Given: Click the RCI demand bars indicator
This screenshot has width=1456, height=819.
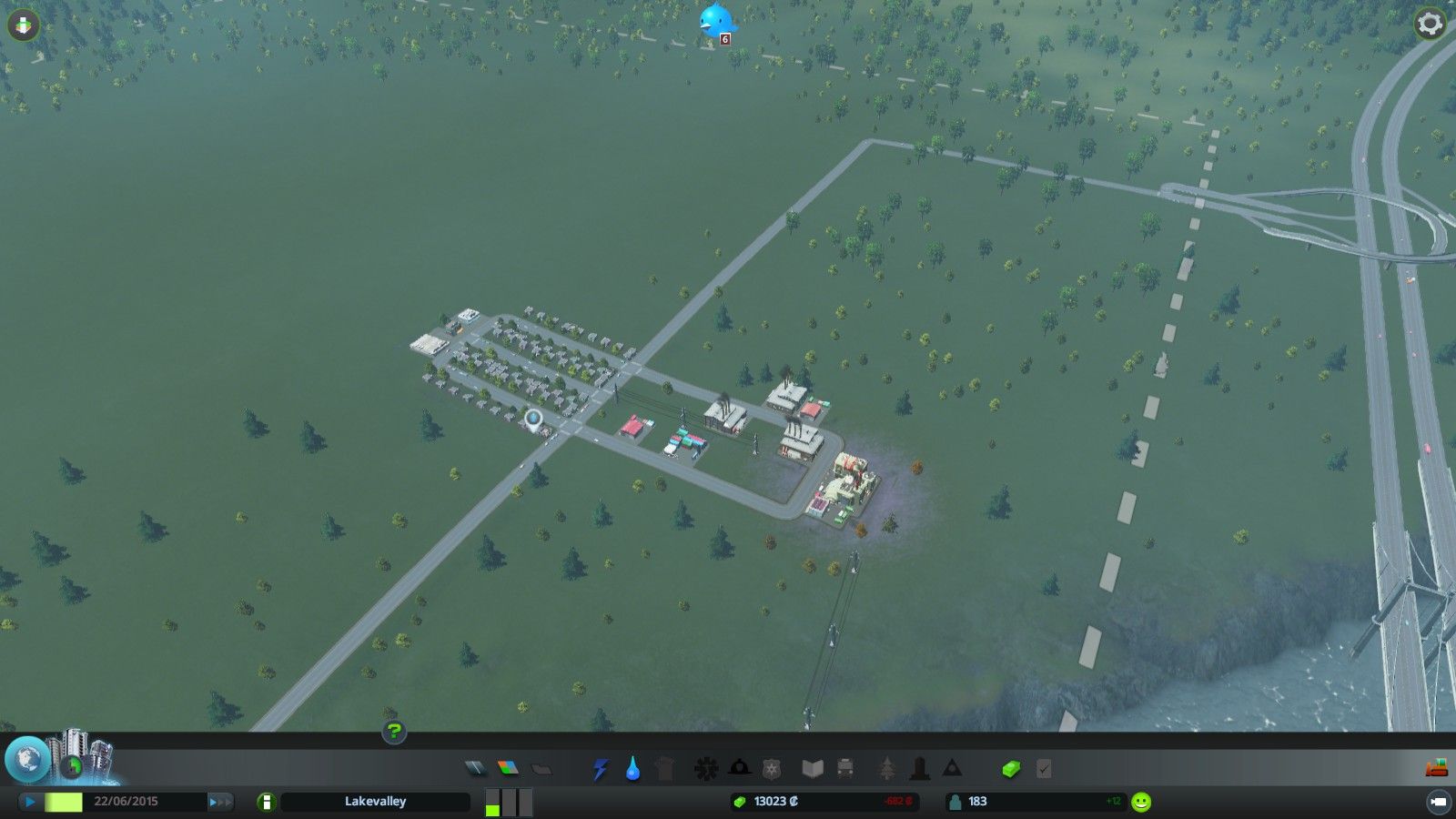Looking at the screenshot, I should point(508,802).
